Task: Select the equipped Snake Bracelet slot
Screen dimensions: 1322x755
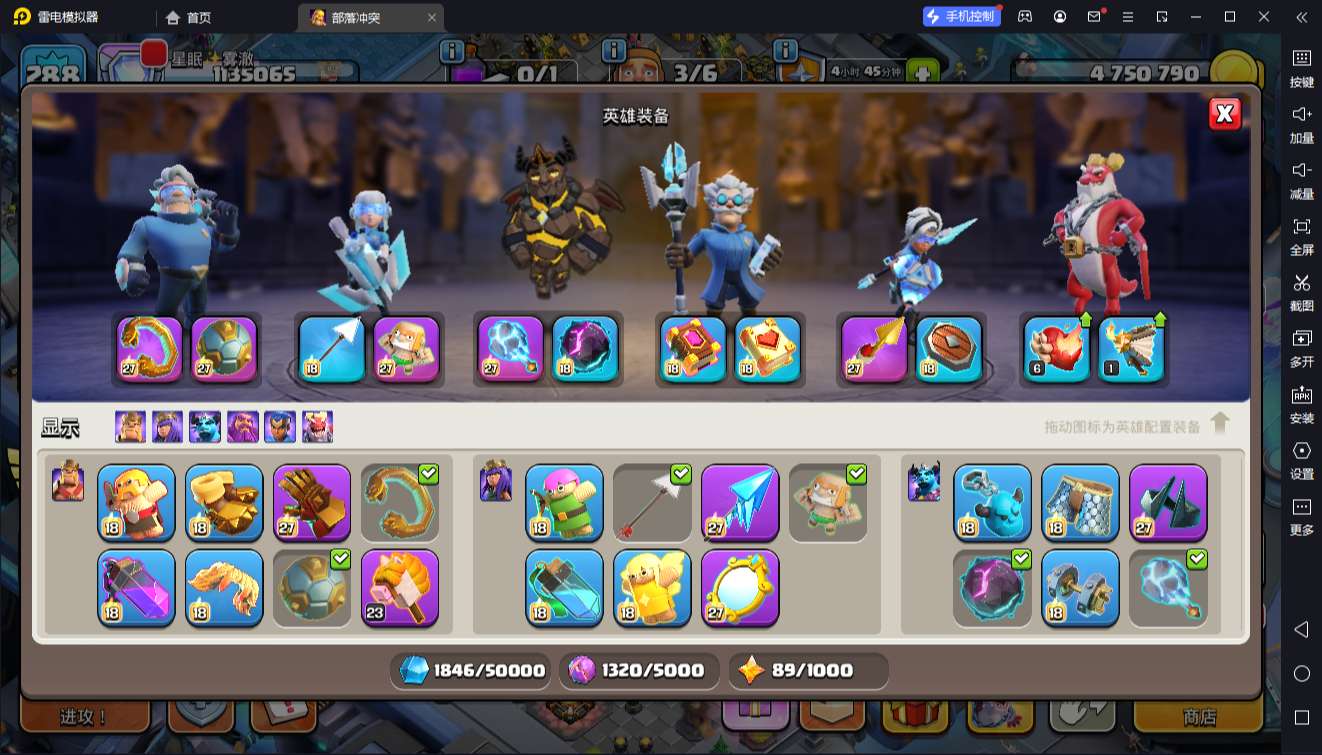Action: (150, 349)
